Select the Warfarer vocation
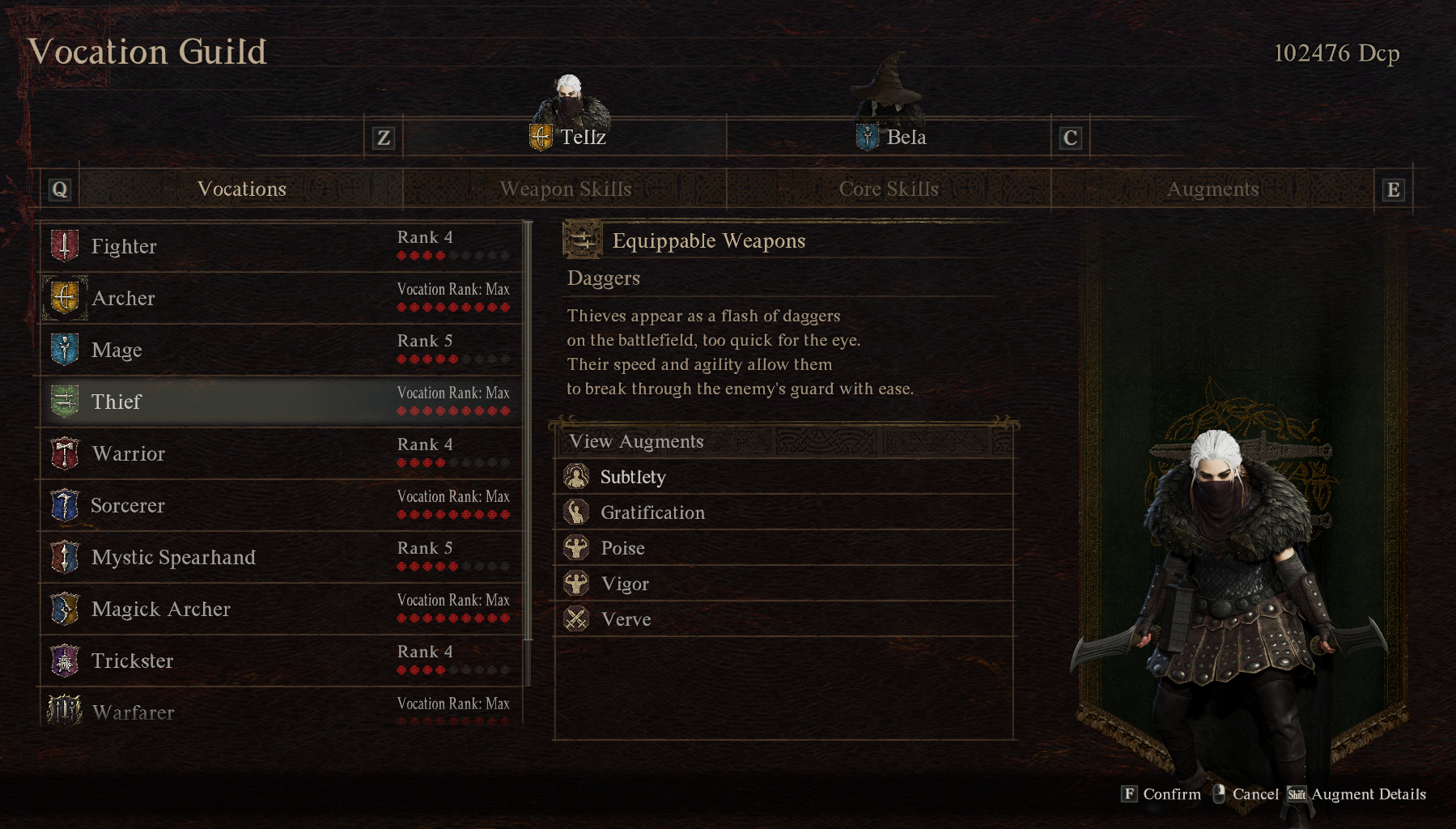Screen dimensions: 1456x829 click(x=279, y=711)
